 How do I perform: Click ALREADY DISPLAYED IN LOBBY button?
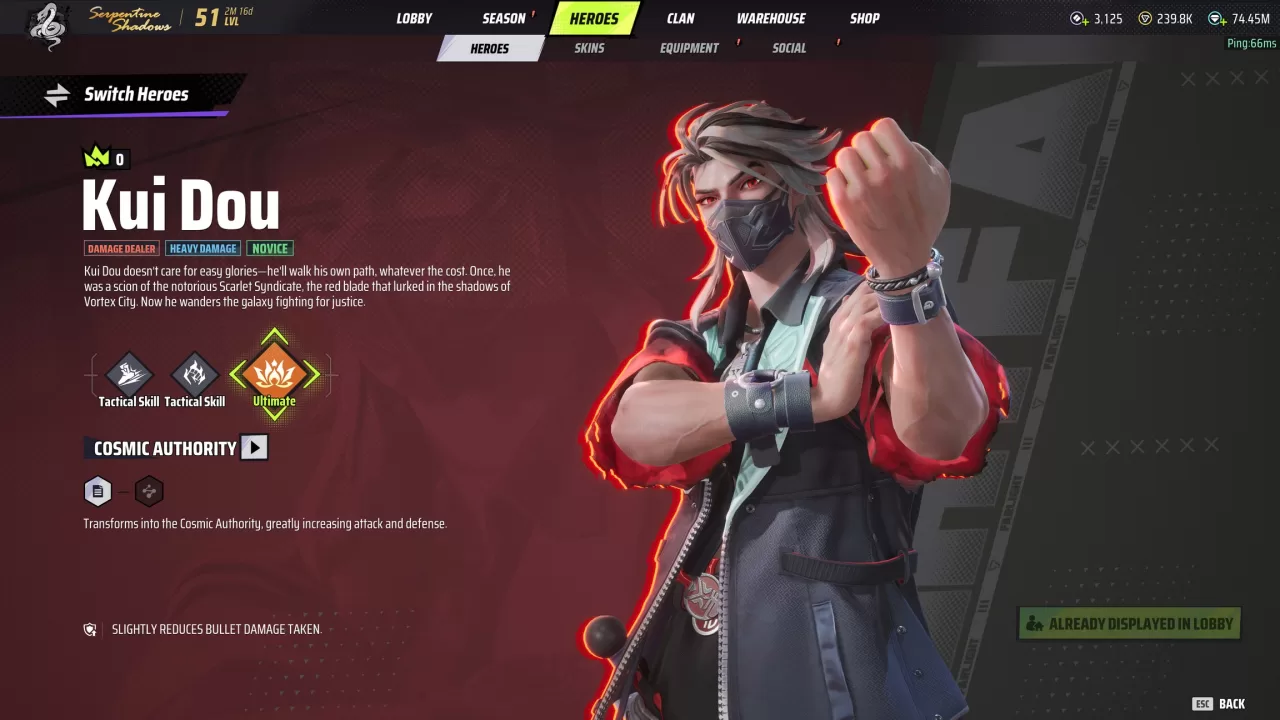tap(1128, 623)
